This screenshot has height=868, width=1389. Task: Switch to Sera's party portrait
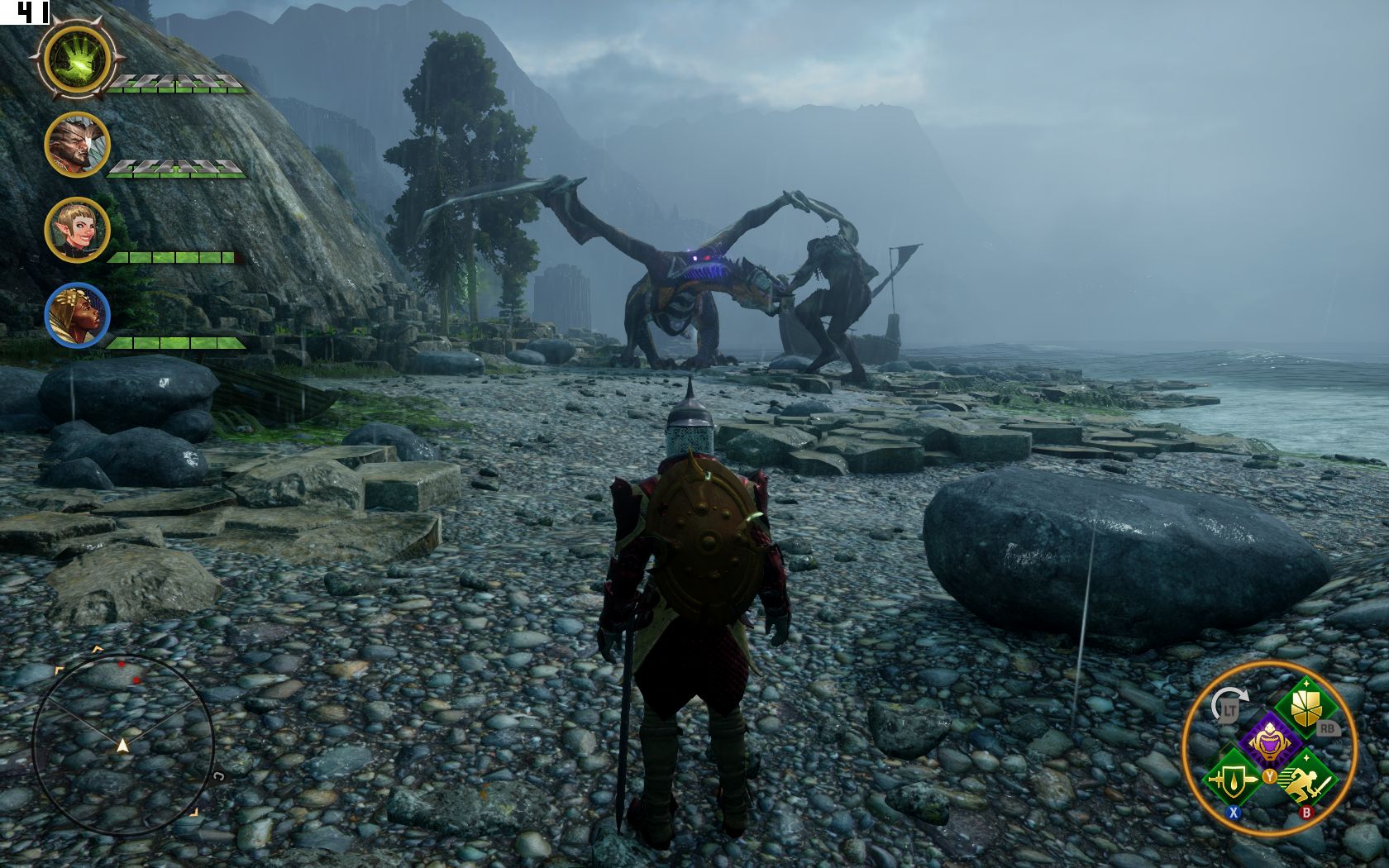pos(77,230)
